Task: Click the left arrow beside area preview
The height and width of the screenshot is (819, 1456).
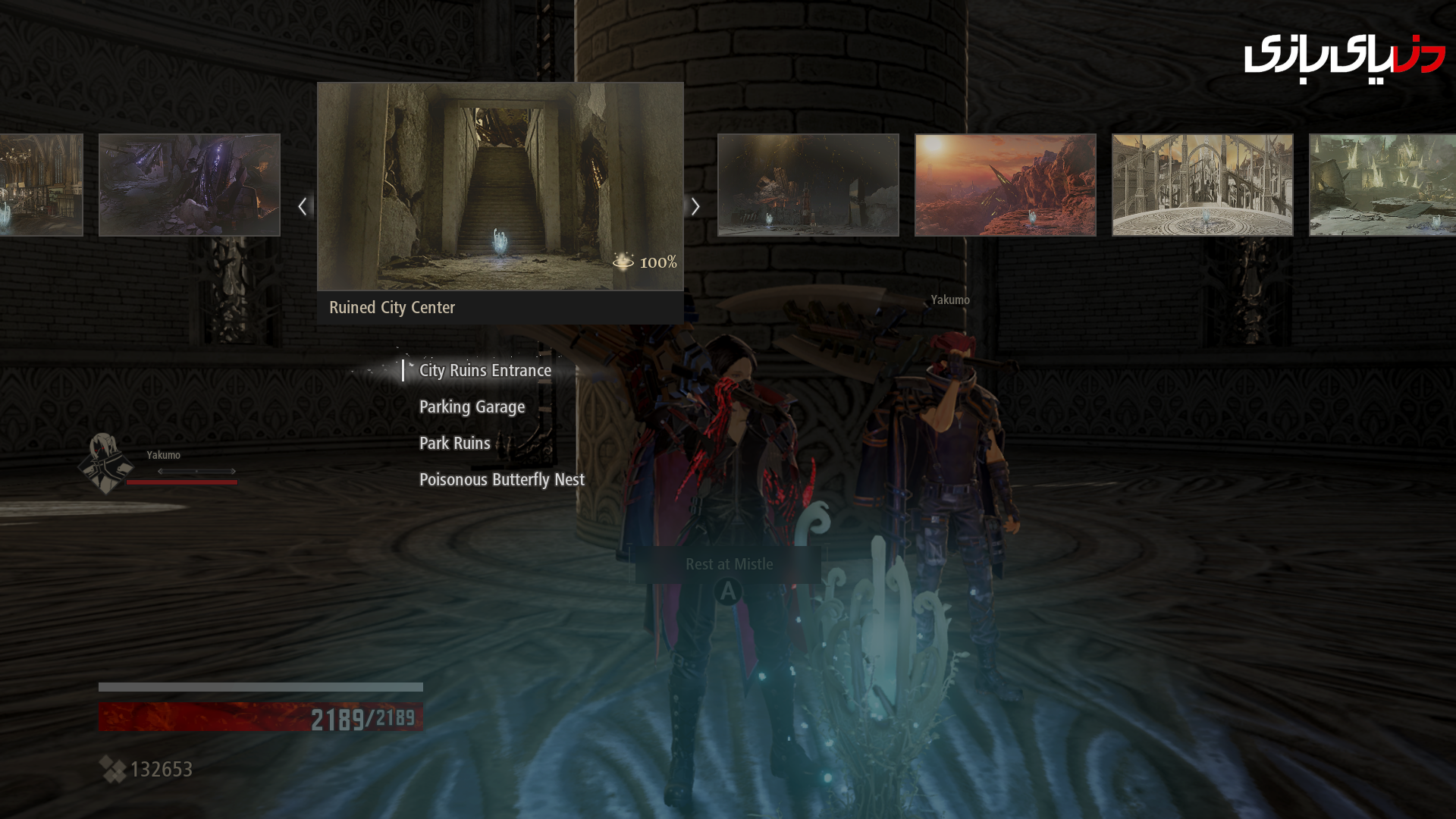Action: click(303, 206)
